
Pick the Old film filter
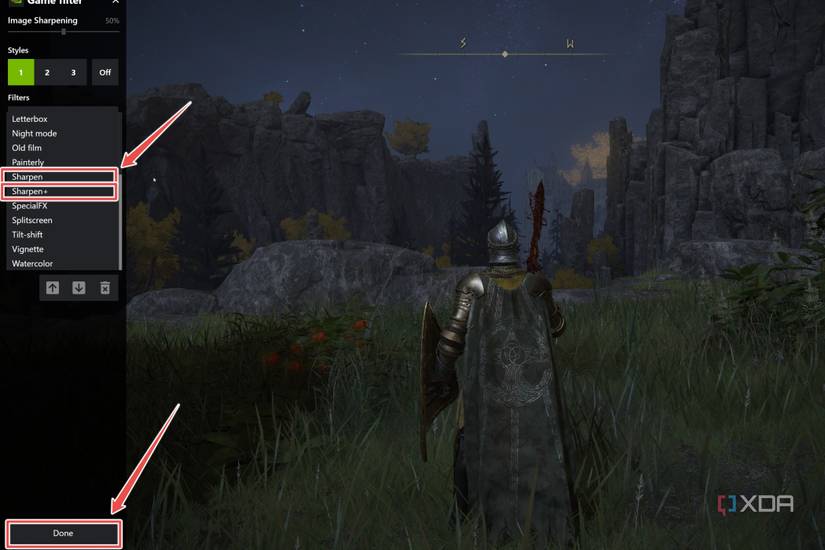pos(27,148)
